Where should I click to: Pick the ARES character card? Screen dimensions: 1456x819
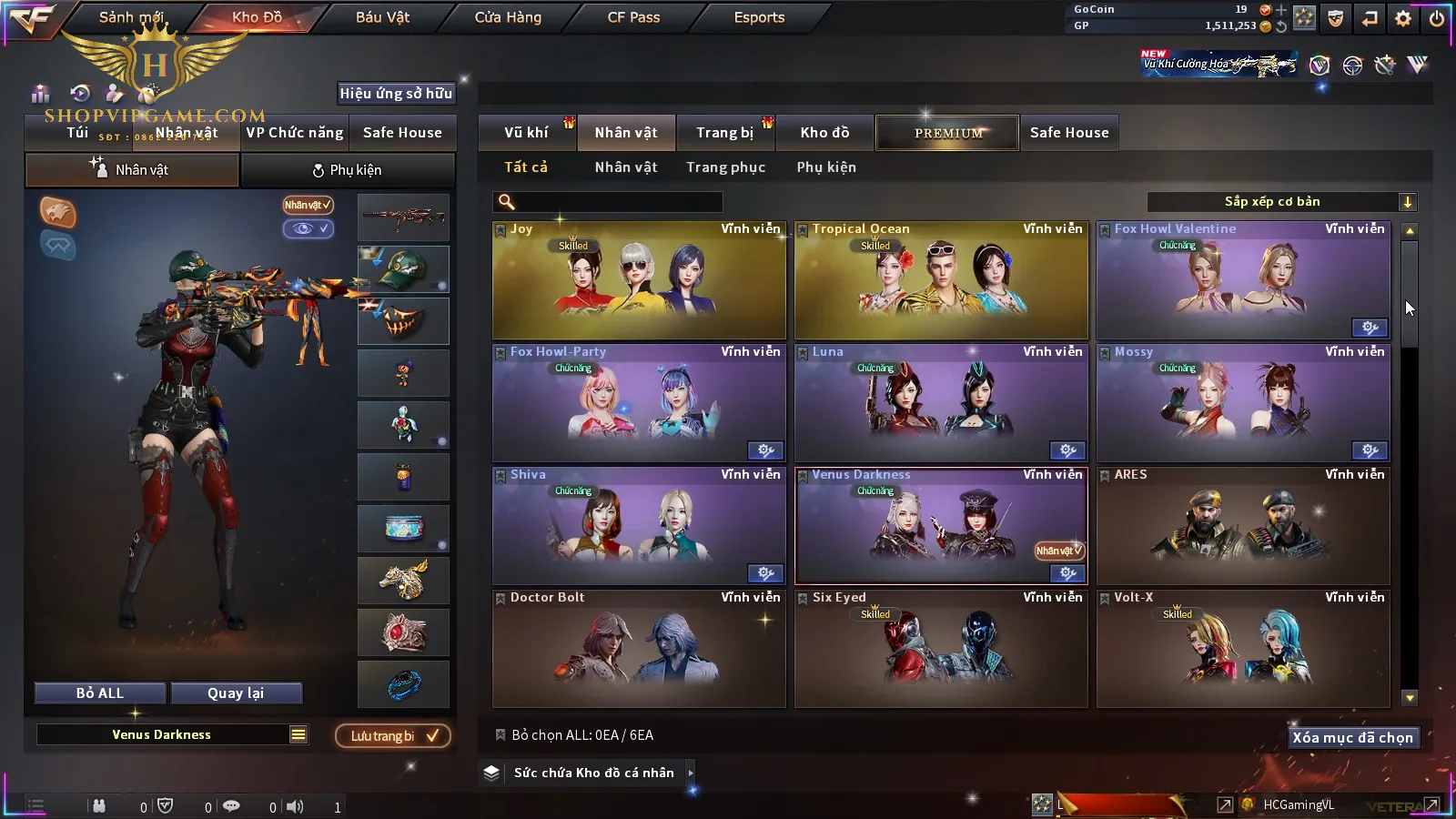tap(1243, 526)
